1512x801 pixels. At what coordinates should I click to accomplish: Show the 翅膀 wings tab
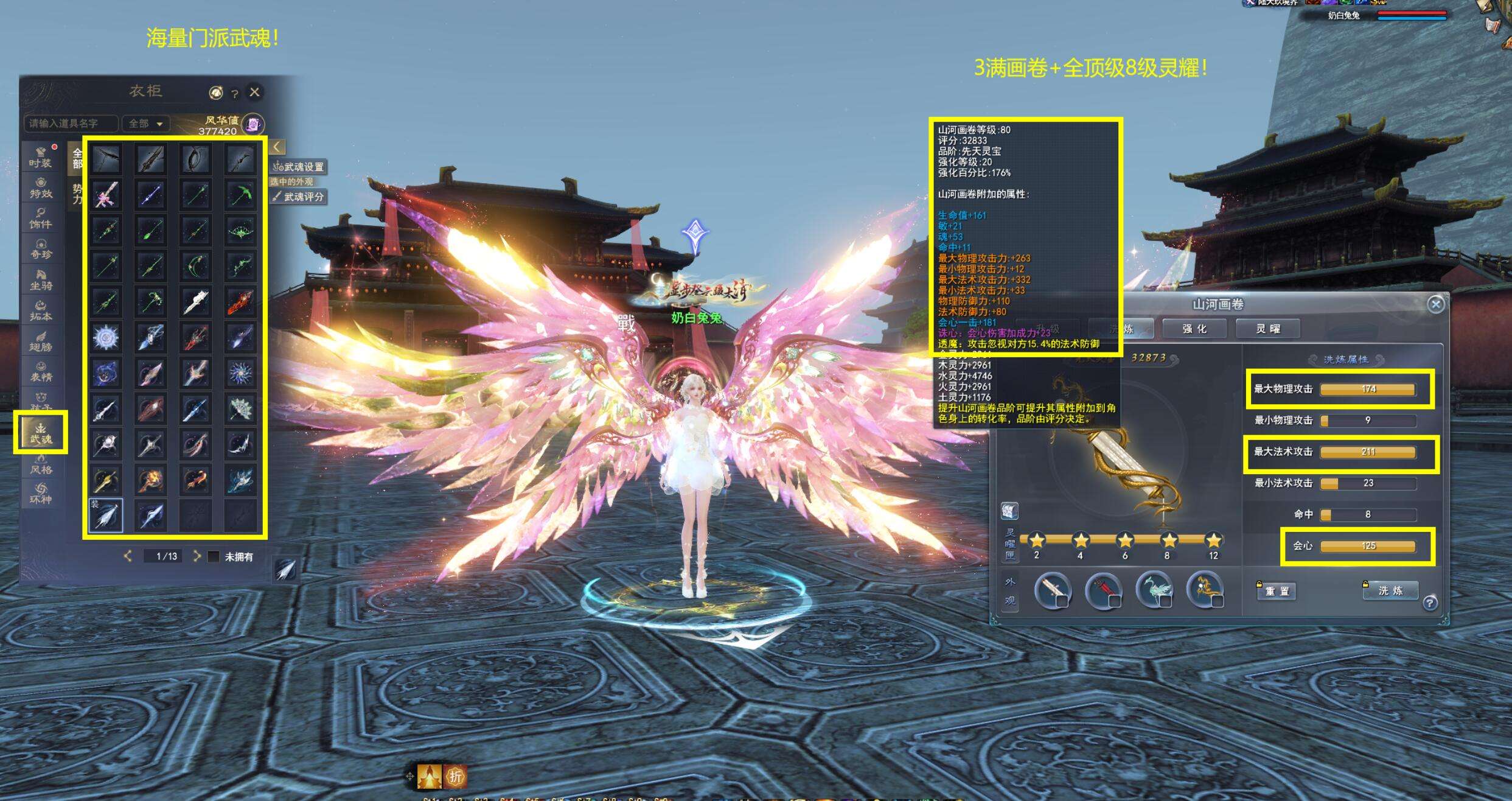41,341
